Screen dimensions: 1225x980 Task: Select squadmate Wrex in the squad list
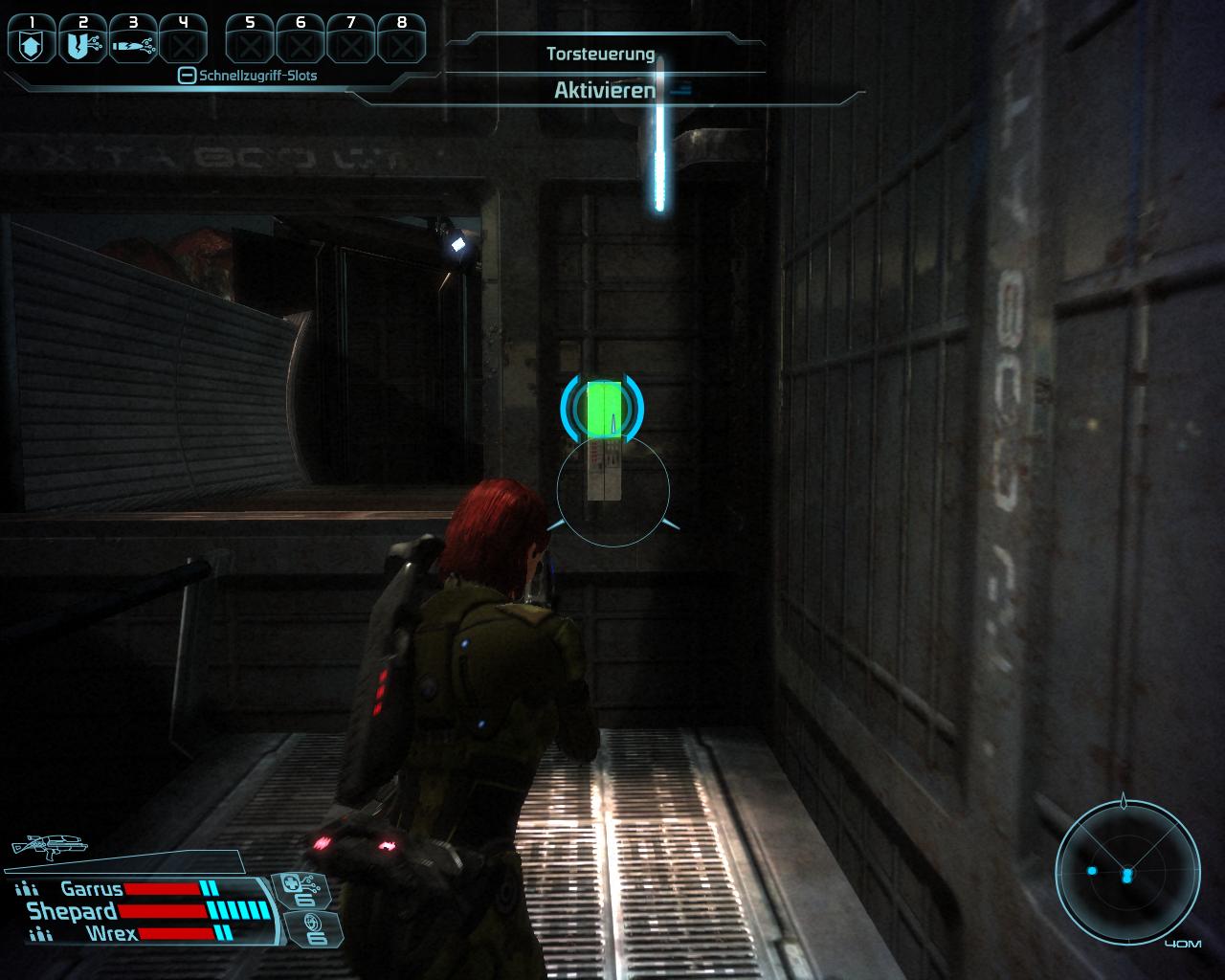tap(111, 933)
